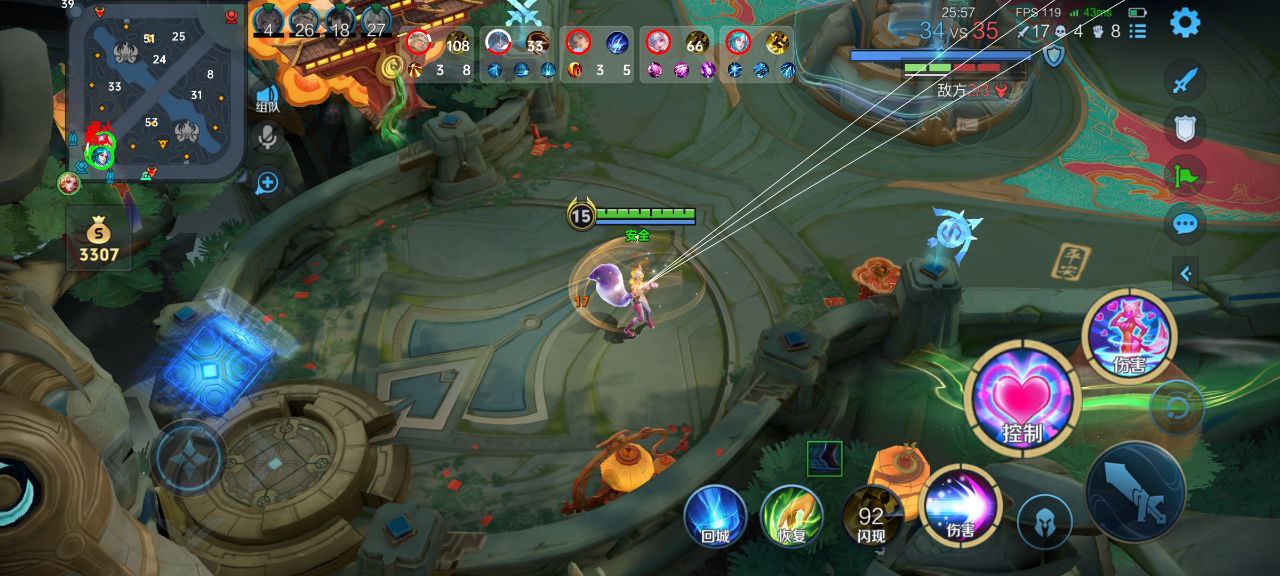Toggle the muted microphone icon
This screenshot has width=1280, height=576.
(267, 137)
